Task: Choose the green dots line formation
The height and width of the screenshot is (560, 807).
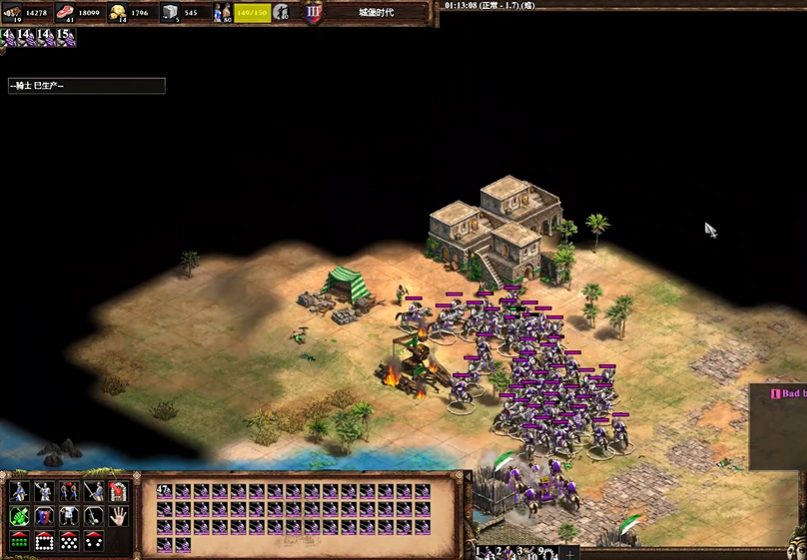Action: (19, 541)
